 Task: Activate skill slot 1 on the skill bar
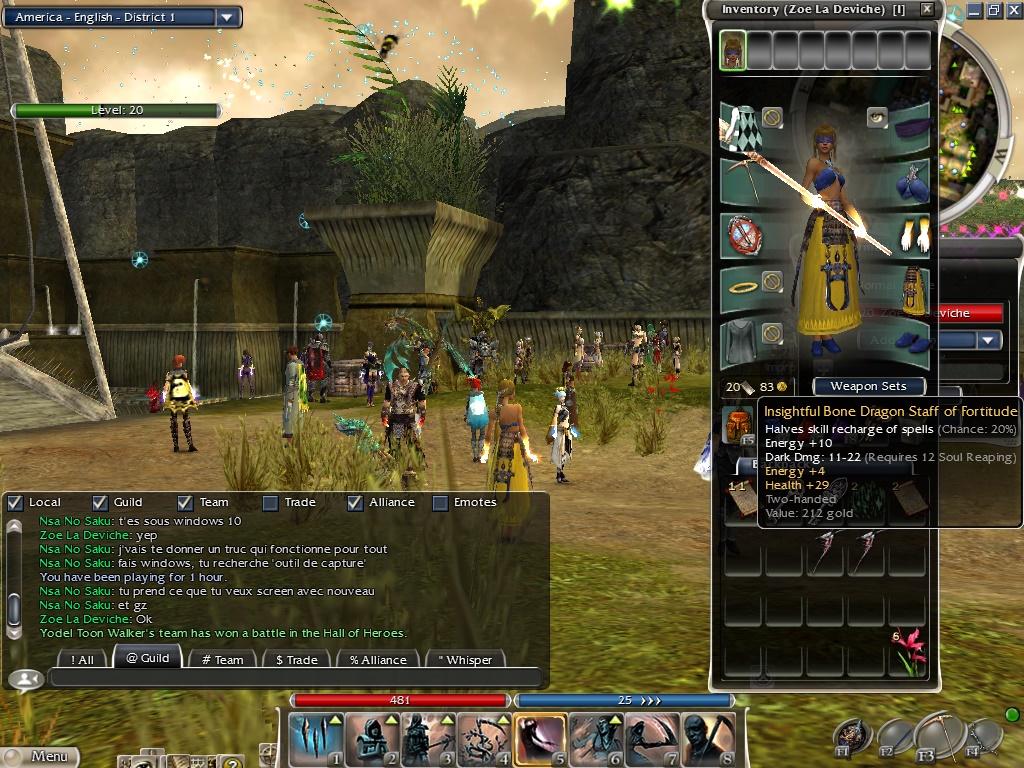pos(315,739)
